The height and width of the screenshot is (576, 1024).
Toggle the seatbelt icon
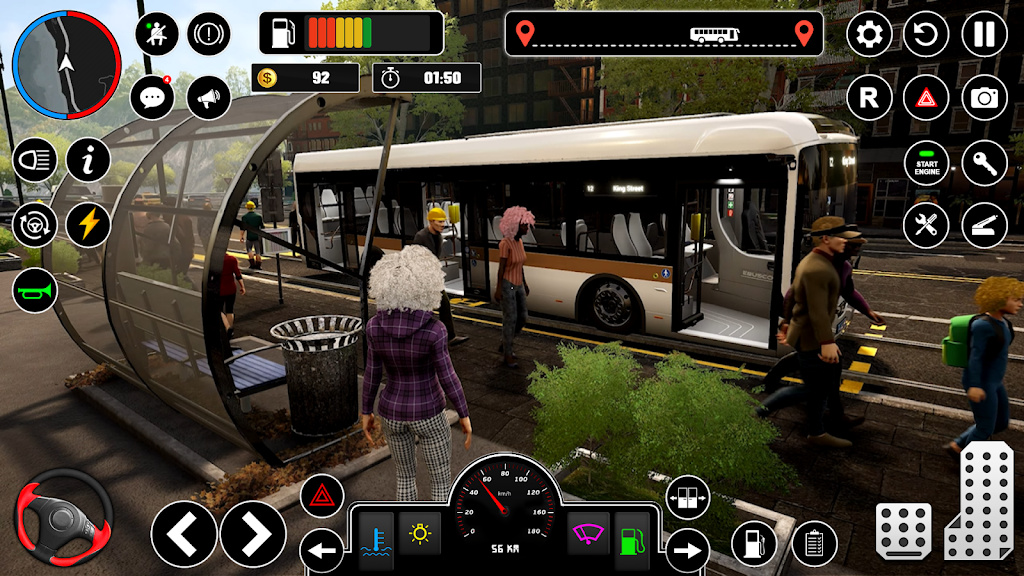coord(157,35)
